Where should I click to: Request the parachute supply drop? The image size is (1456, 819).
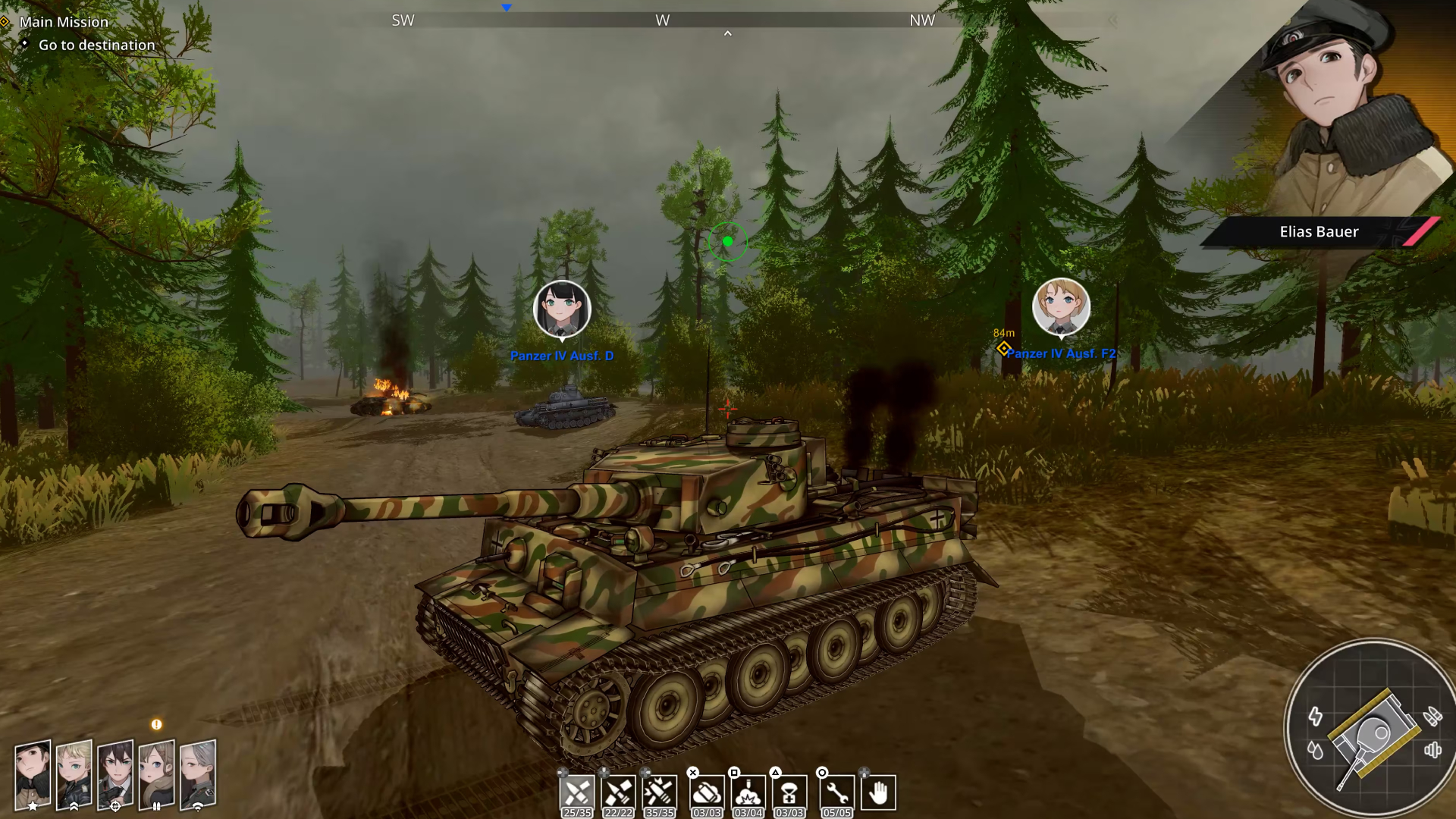click(x=789, y=793)
